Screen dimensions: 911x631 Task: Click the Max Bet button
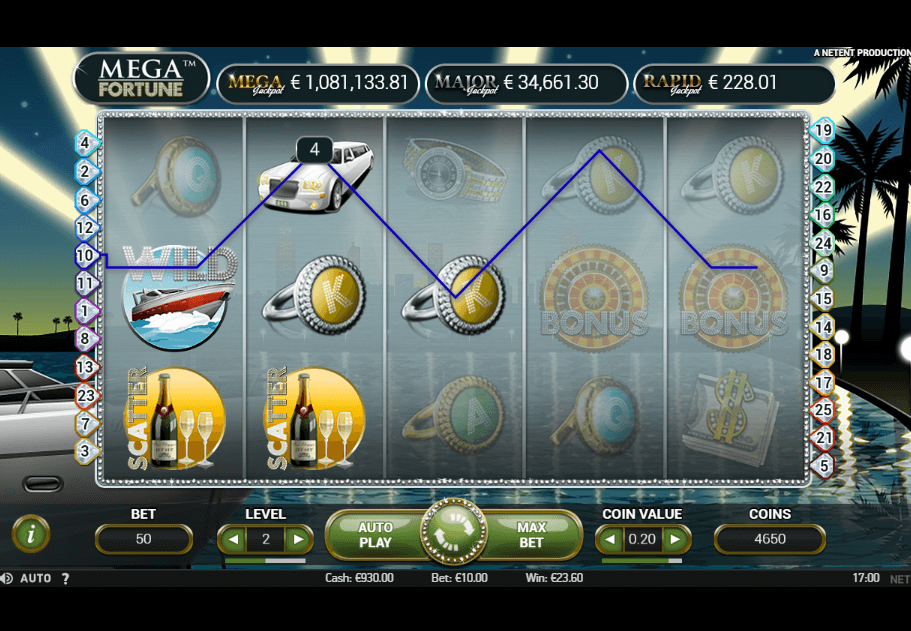click(531, 535)
